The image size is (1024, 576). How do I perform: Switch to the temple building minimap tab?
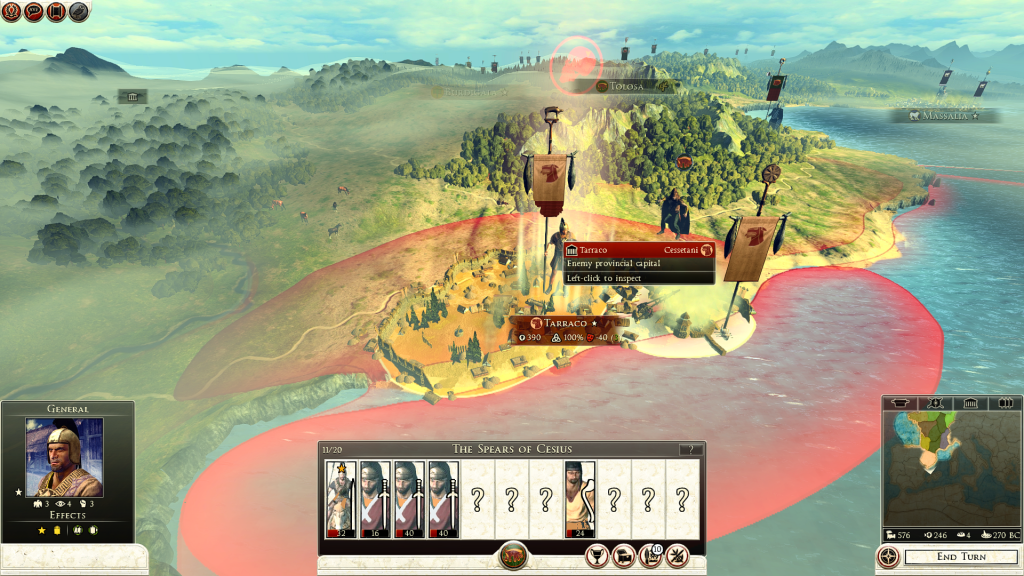pyautogui.click(x=969, y=403)
